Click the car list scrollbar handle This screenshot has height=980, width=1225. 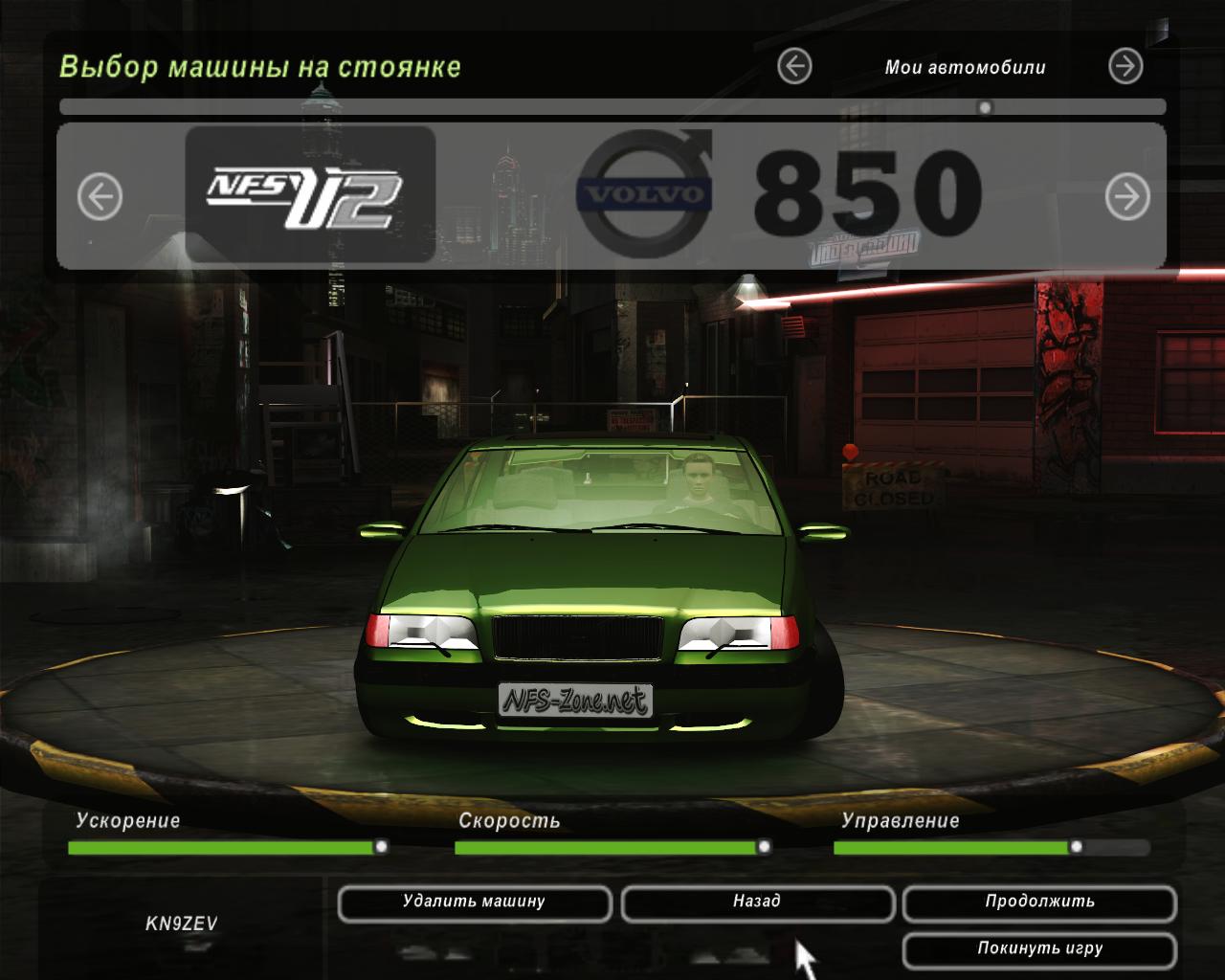(985, 107)
